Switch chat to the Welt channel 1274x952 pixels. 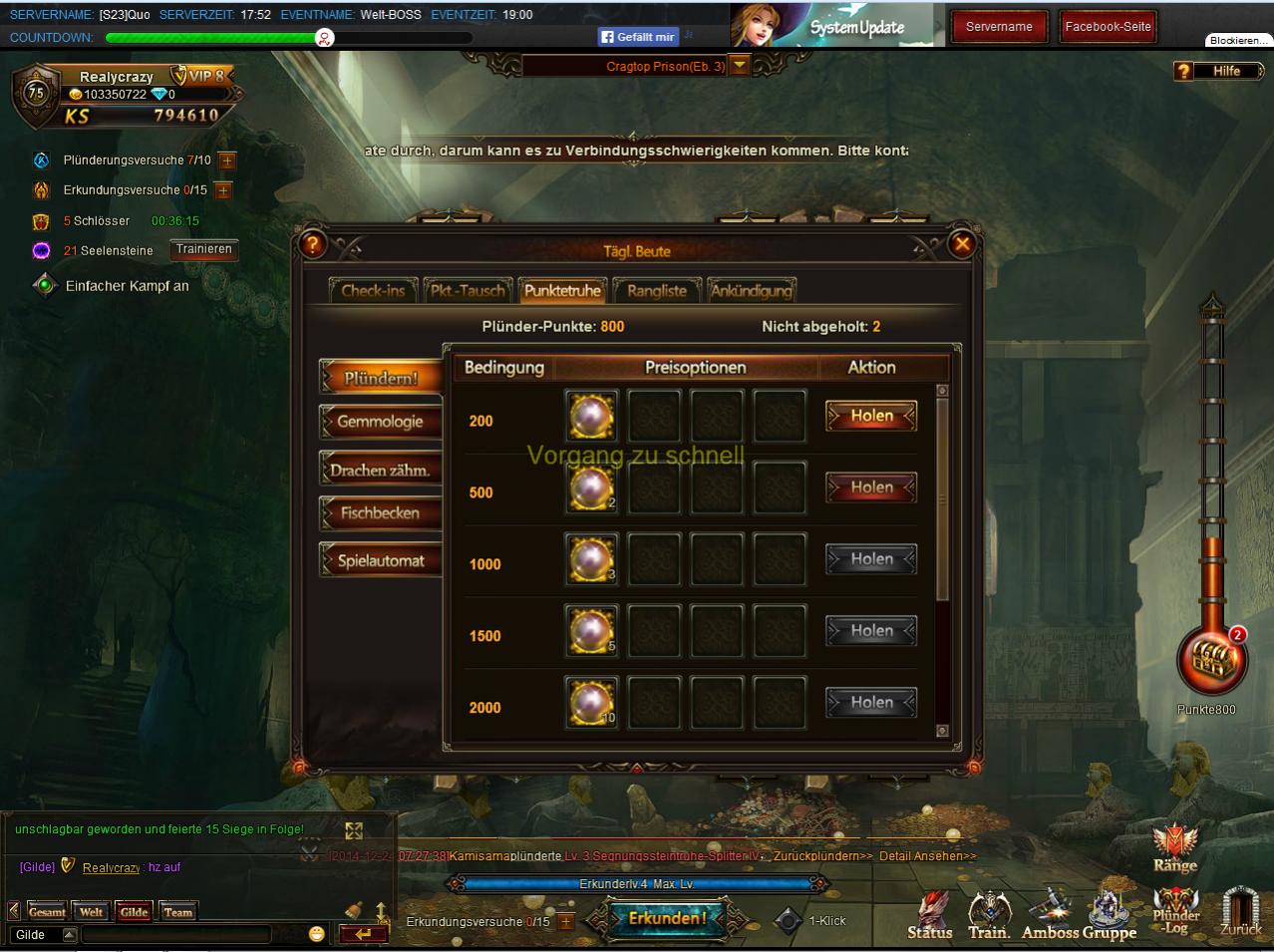(91, 911)
